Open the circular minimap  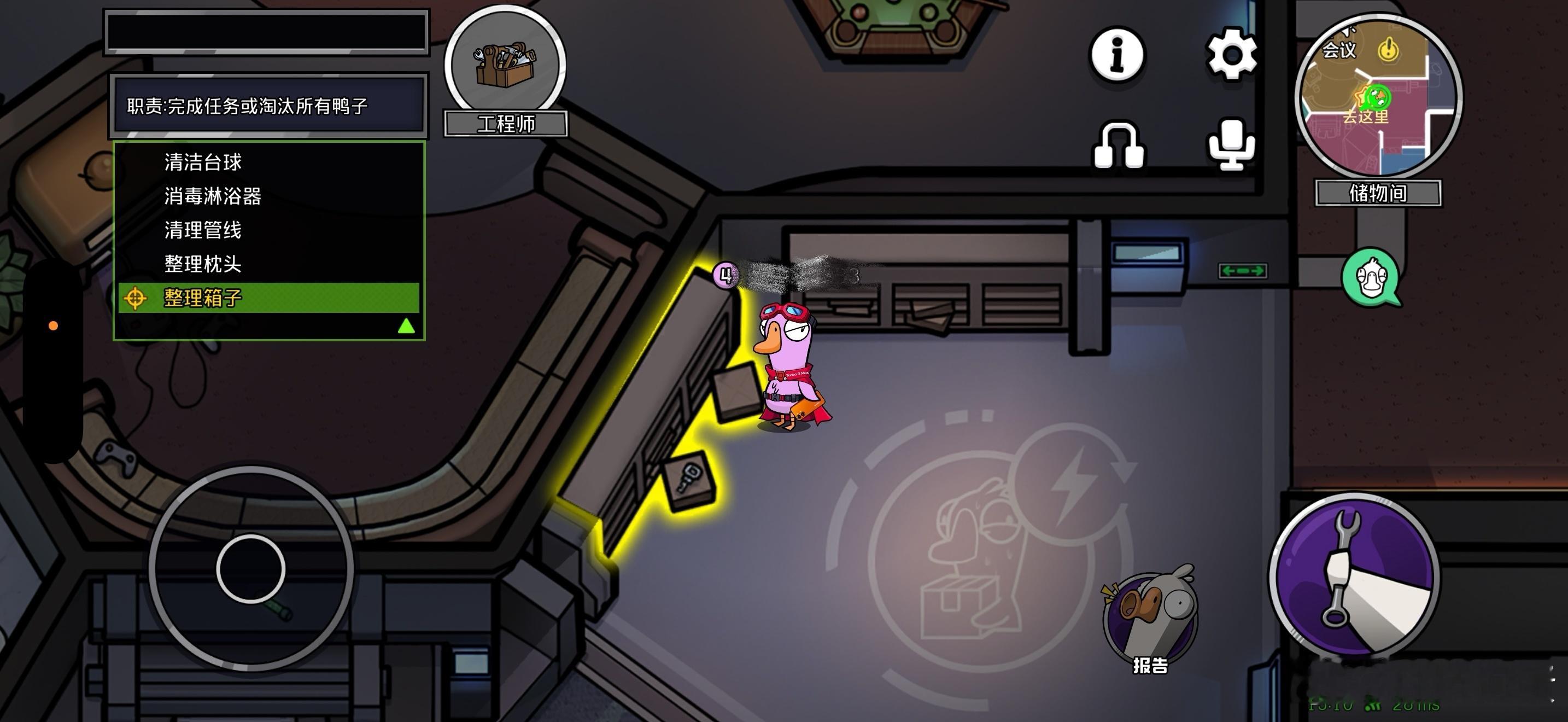coord(1378,97)
